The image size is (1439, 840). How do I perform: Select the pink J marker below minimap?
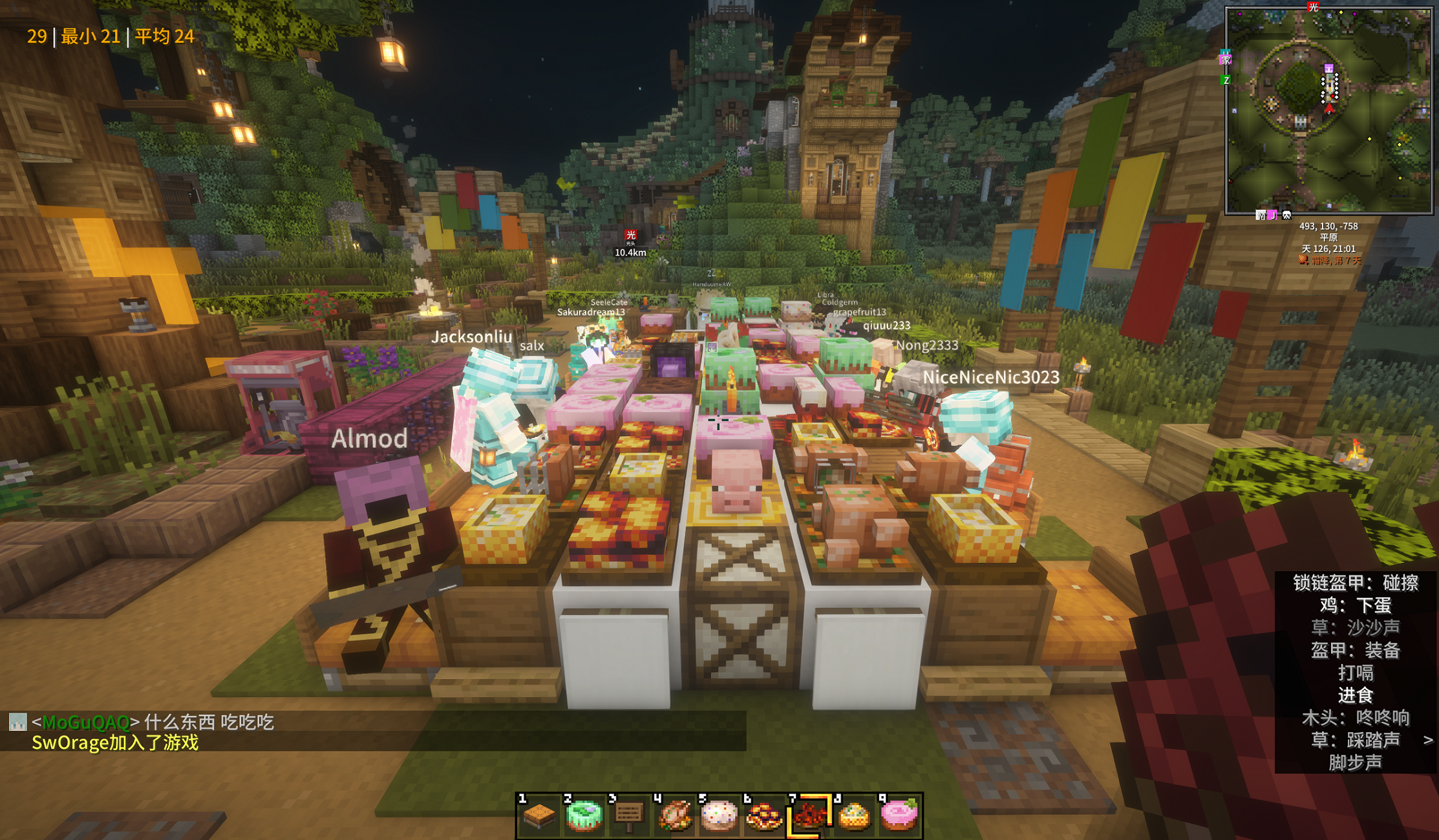(x=1272, y=215)
